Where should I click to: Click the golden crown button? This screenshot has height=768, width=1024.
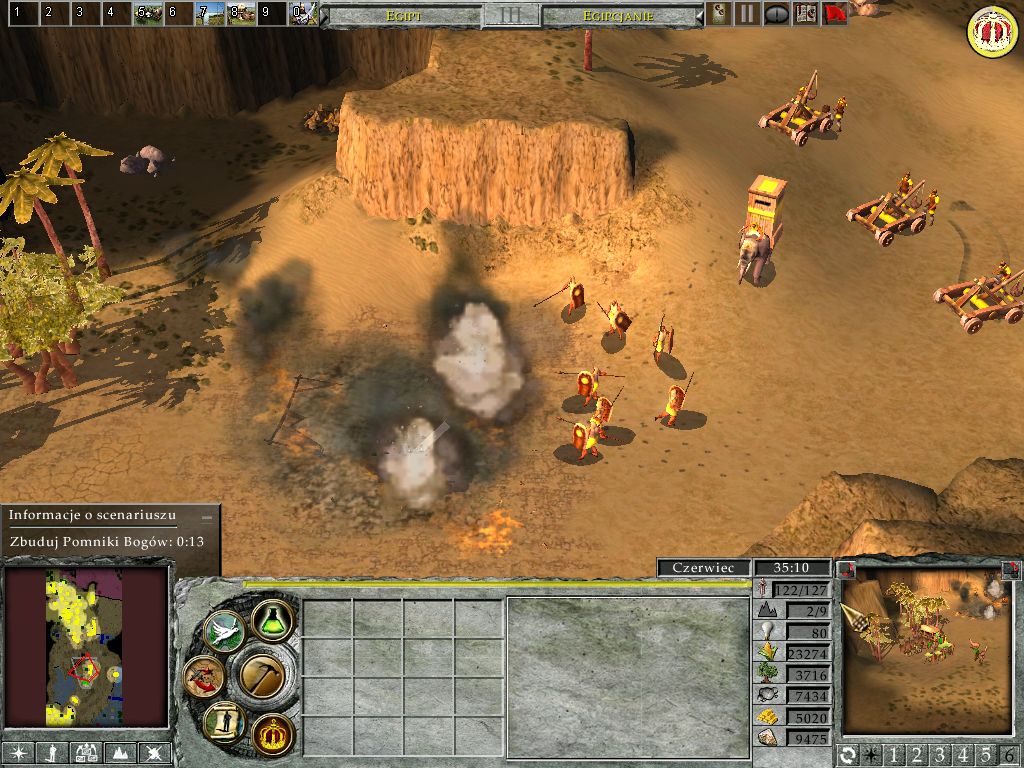point(273,733)
